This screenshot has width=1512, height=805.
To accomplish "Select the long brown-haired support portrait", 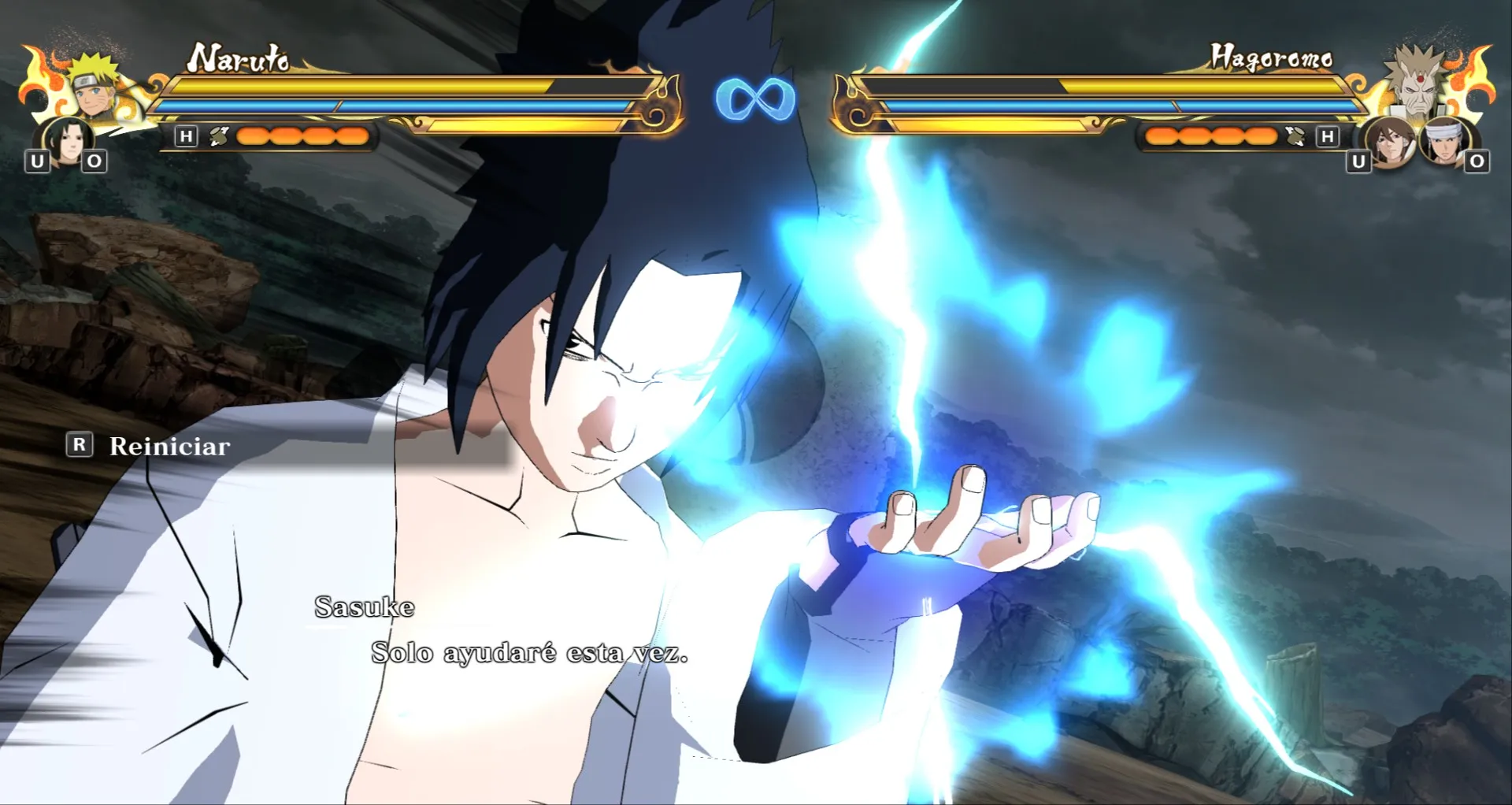I will [1390, 142].
